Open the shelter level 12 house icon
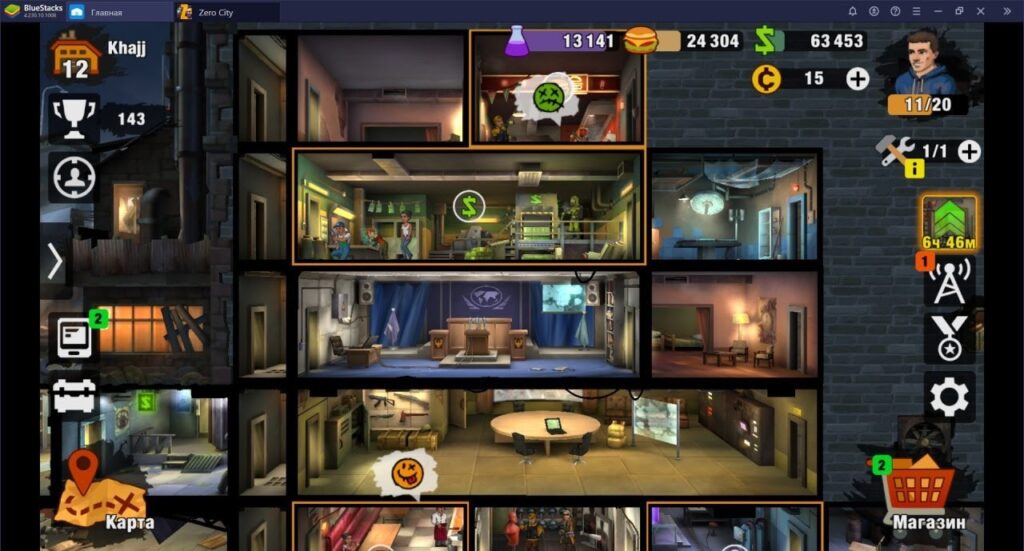This screenshot has height=551, width=1024. (x=75, y=56)
